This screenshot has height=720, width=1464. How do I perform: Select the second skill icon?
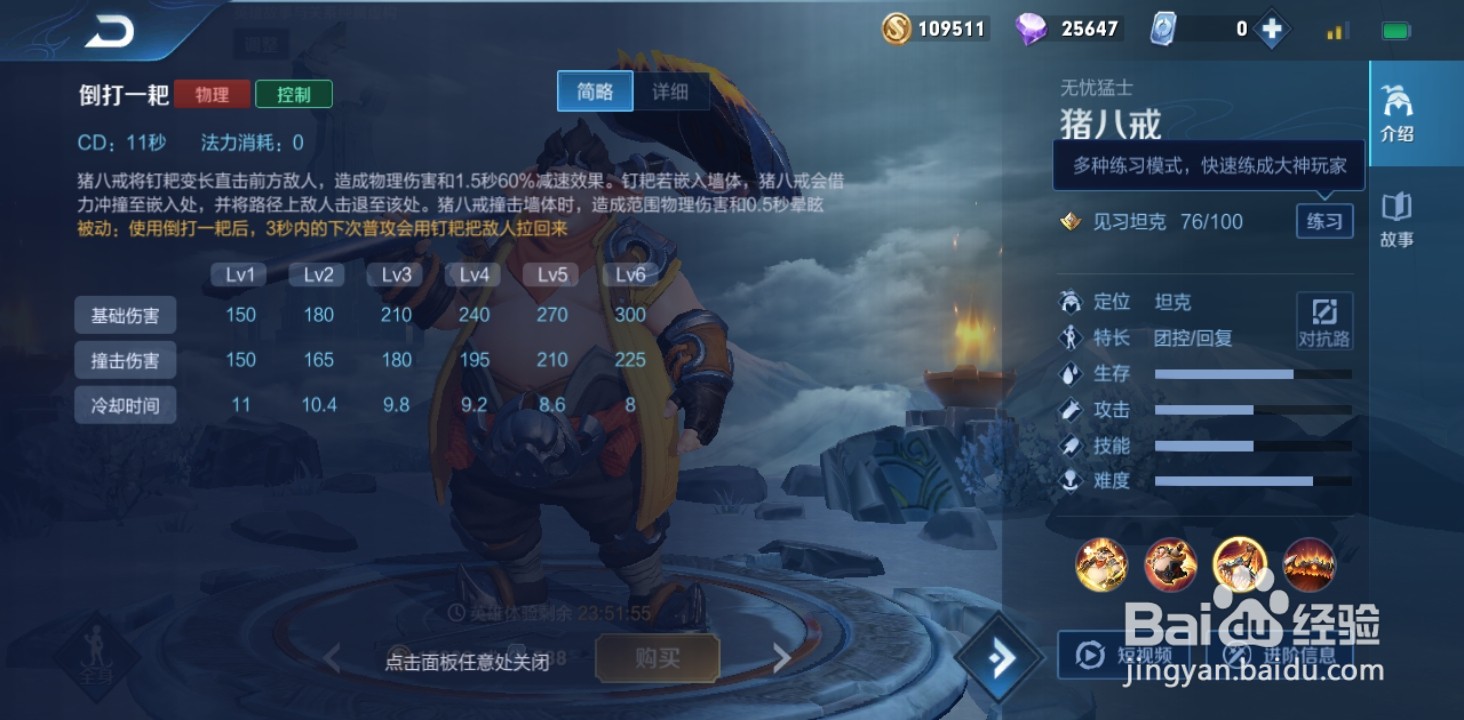tap(1170, 565)
